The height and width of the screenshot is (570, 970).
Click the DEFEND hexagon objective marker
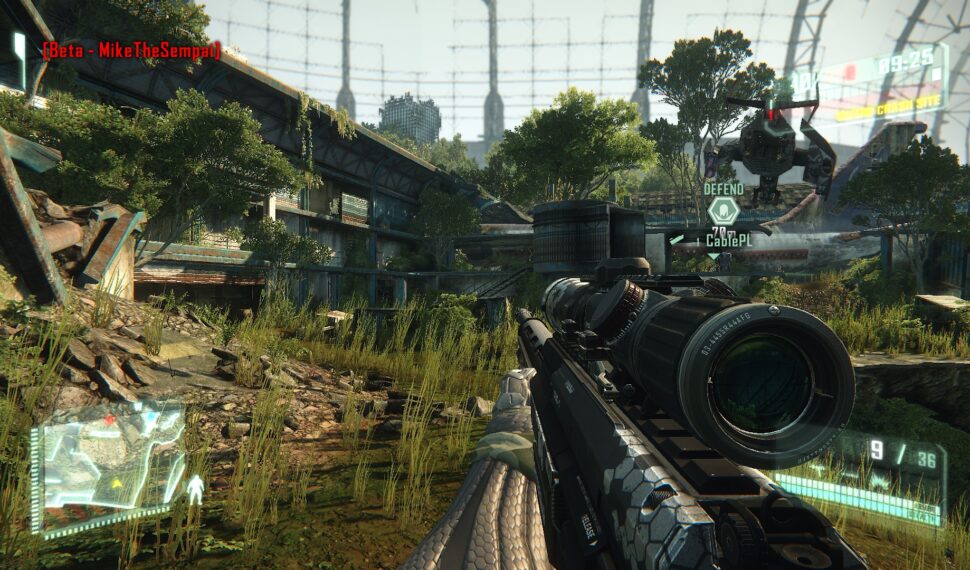[x=723, y=211]
